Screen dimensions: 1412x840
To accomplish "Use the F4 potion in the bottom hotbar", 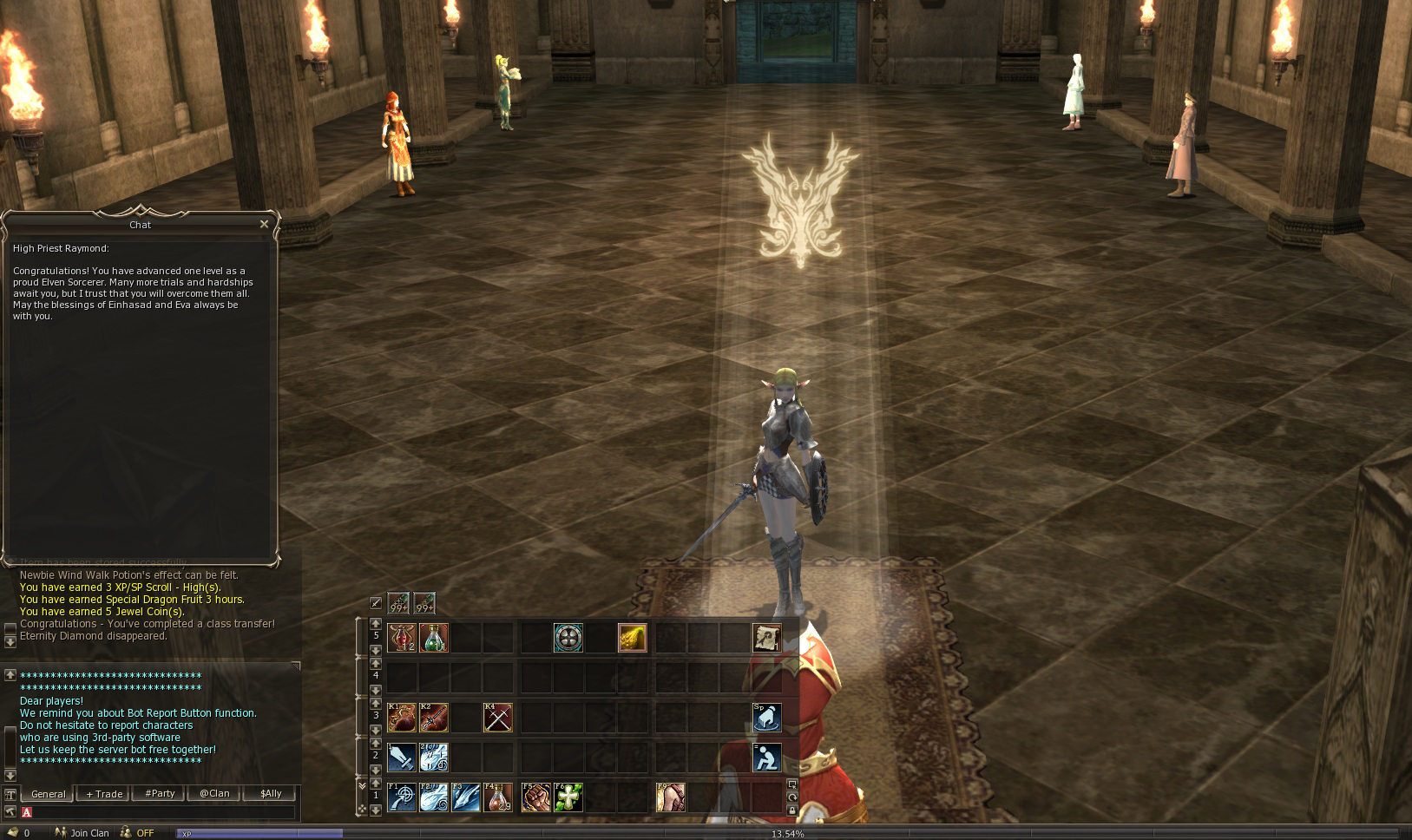I will coord(497,799).
